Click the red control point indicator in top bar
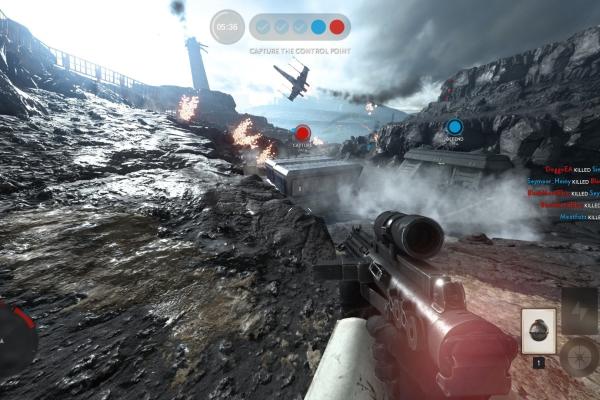 pyautogui.click(x=337, y=27)
